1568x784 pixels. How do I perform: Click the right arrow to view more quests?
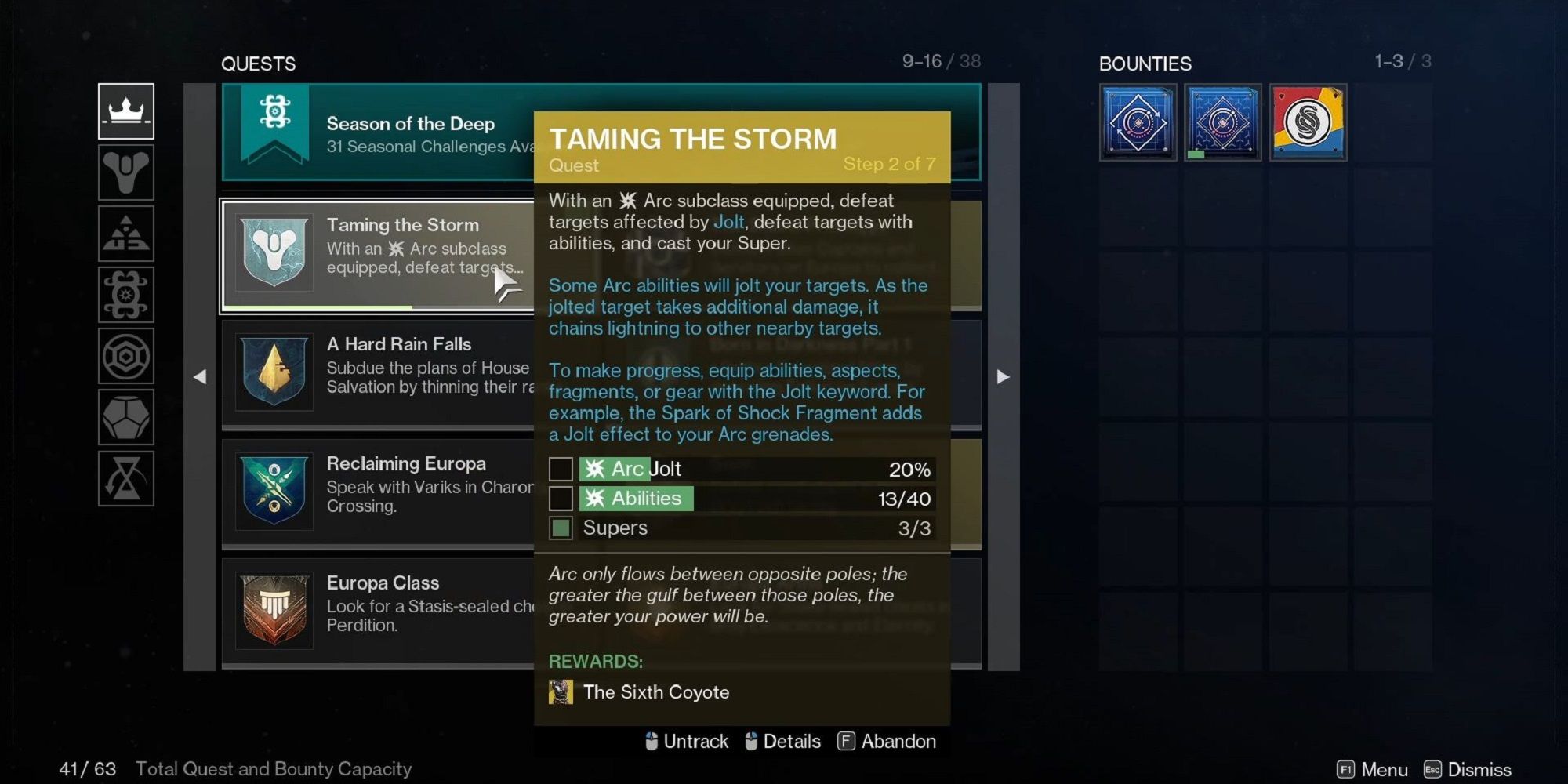pos(1004,376)
